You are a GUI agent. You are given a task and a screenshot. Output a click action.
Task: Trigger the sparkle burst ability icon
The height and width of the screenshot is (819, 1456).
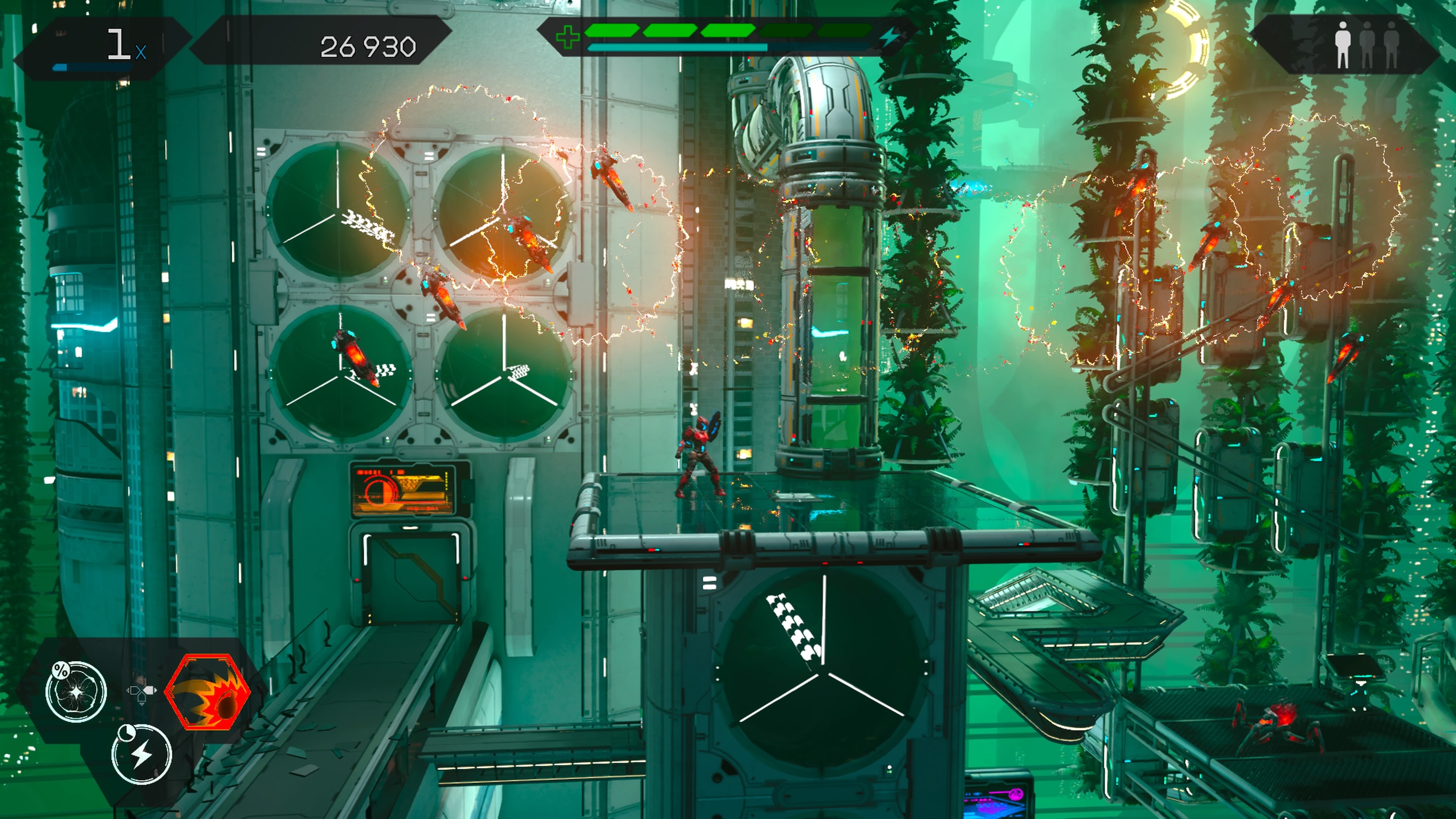pos(76,691)
